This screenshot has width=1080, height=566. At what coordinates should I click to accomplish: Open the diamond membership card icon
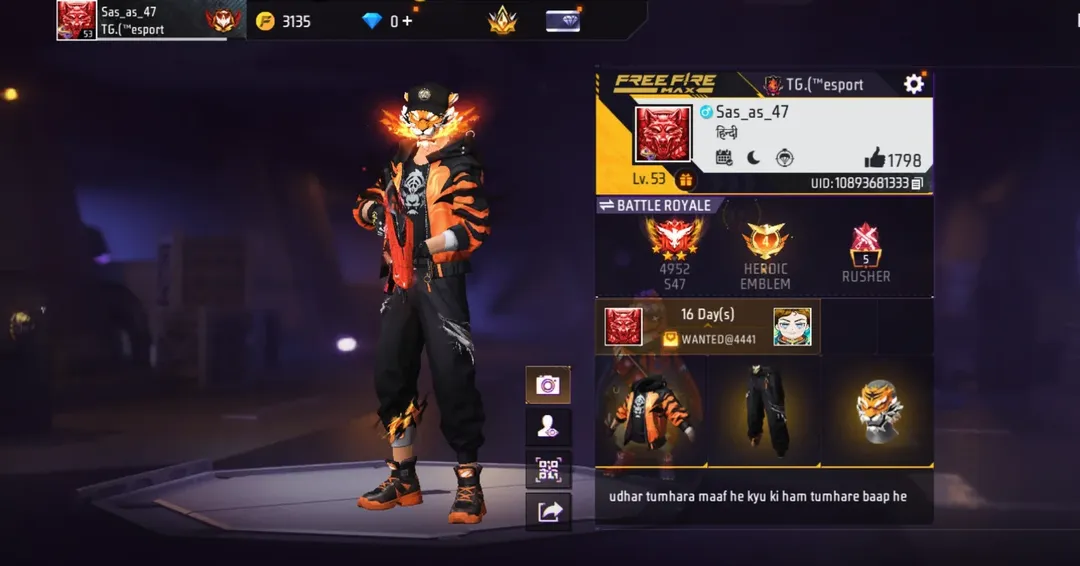pyautogui.click(x=563, y=20)
